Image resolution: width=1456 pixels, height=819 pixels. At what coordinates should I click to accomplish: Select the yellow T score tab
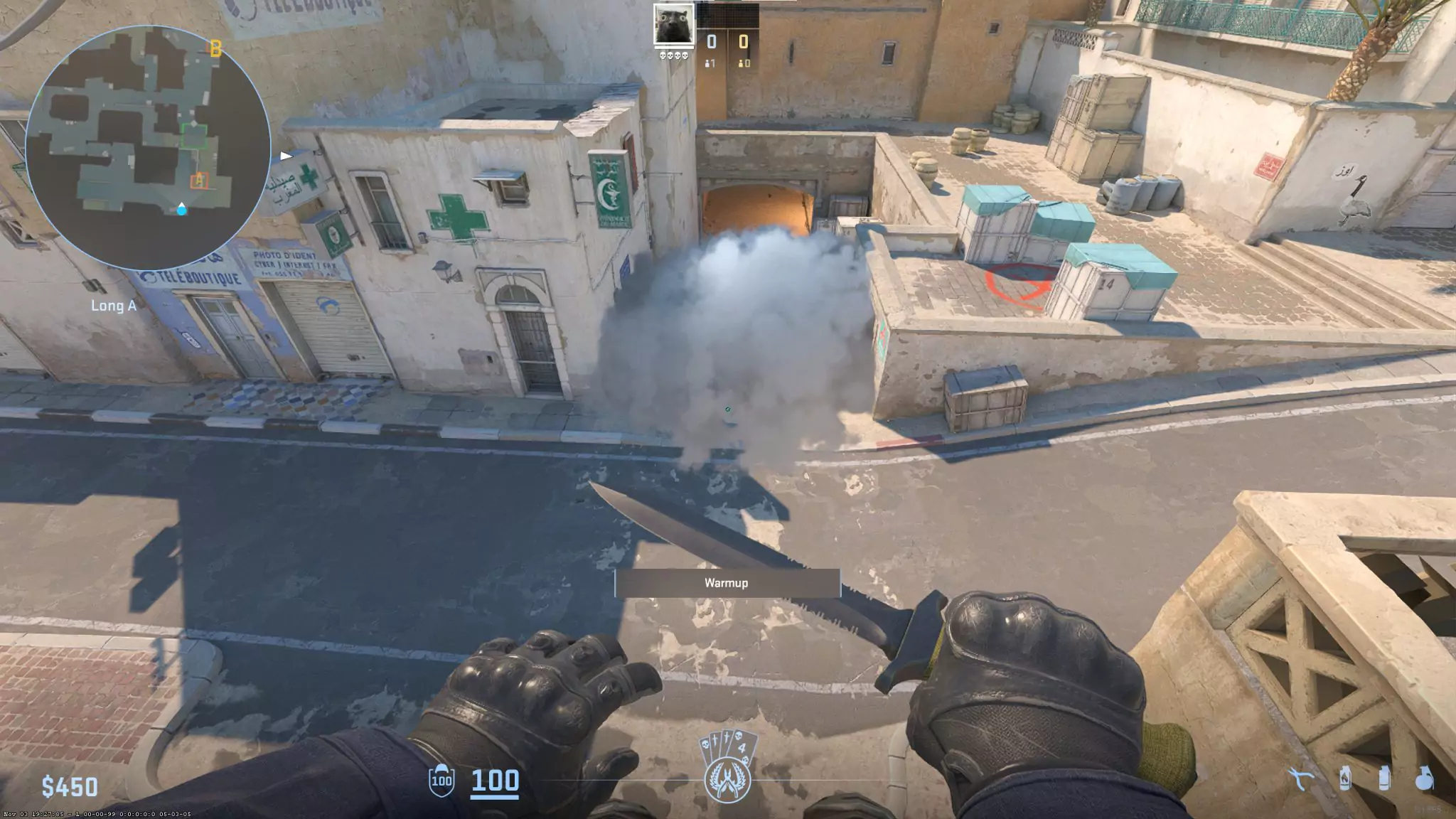(744, 41)
